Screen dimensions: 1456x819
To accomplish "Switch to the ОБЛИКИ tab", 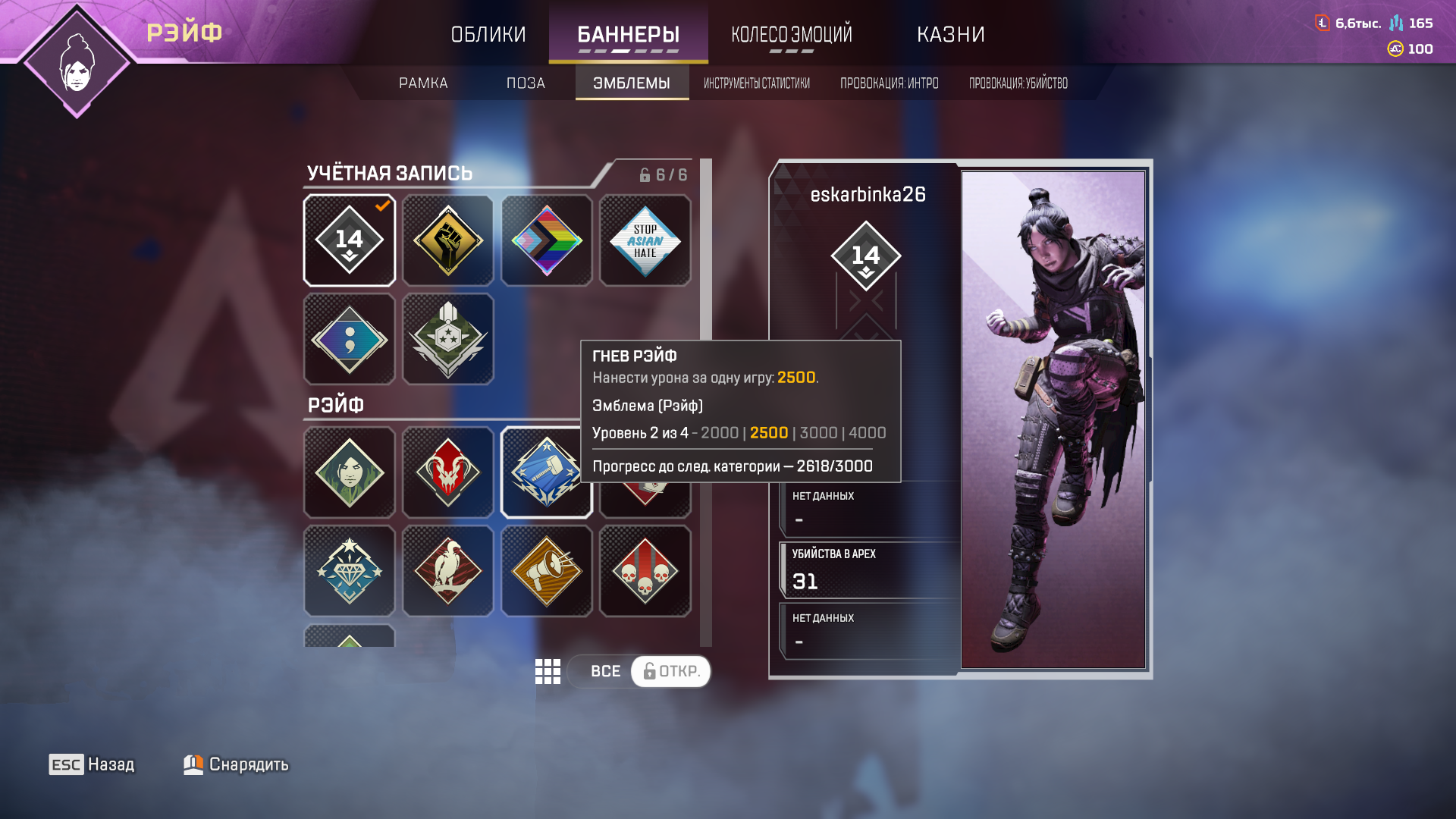I will tap(488, 34).
